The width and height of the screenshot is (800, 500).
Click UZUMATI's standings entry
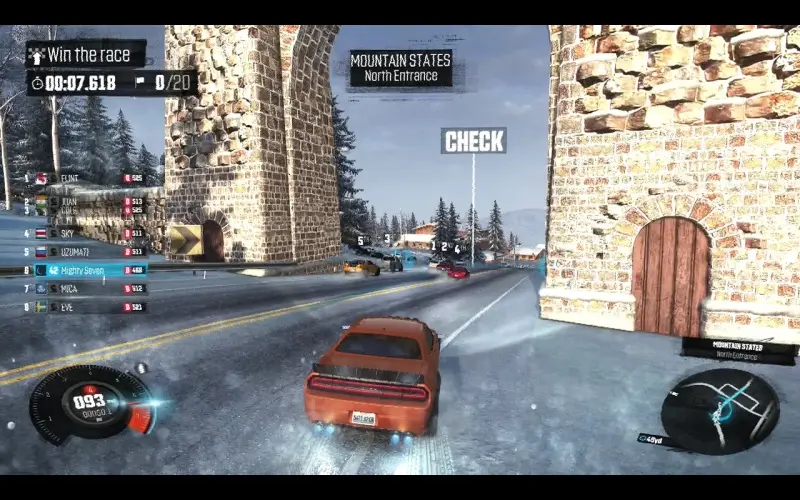pos(90,251)
